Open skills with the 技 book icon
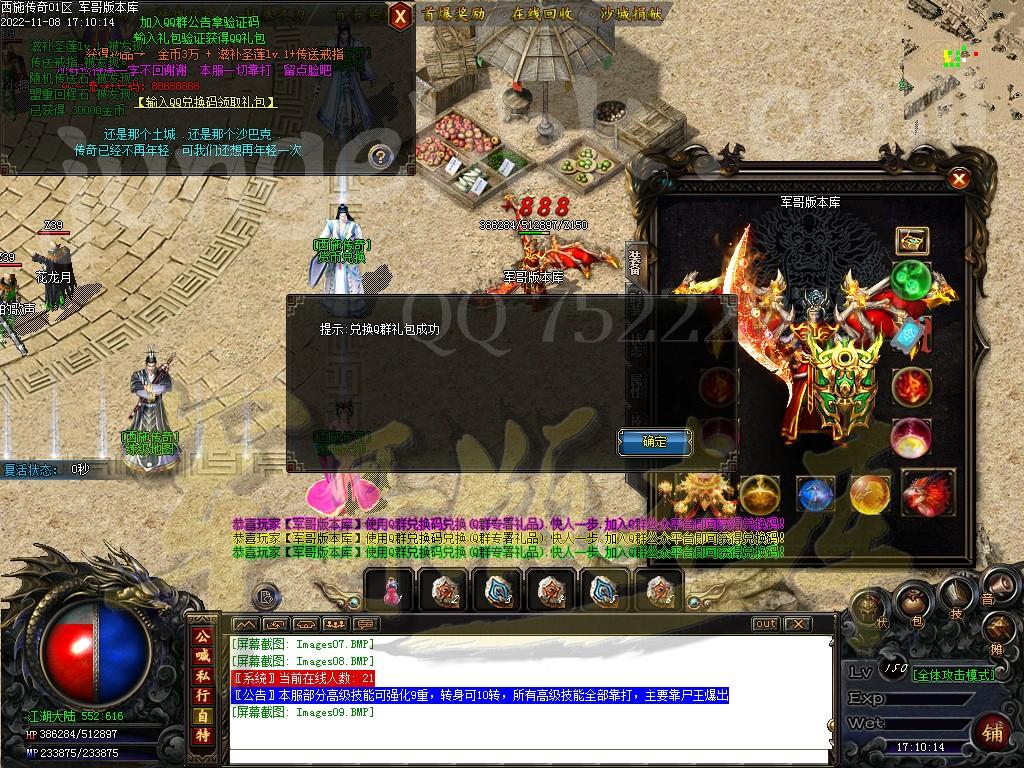The width and height of the screenshot is (1024, 768). pyautogui.click(x=956, y=596)
